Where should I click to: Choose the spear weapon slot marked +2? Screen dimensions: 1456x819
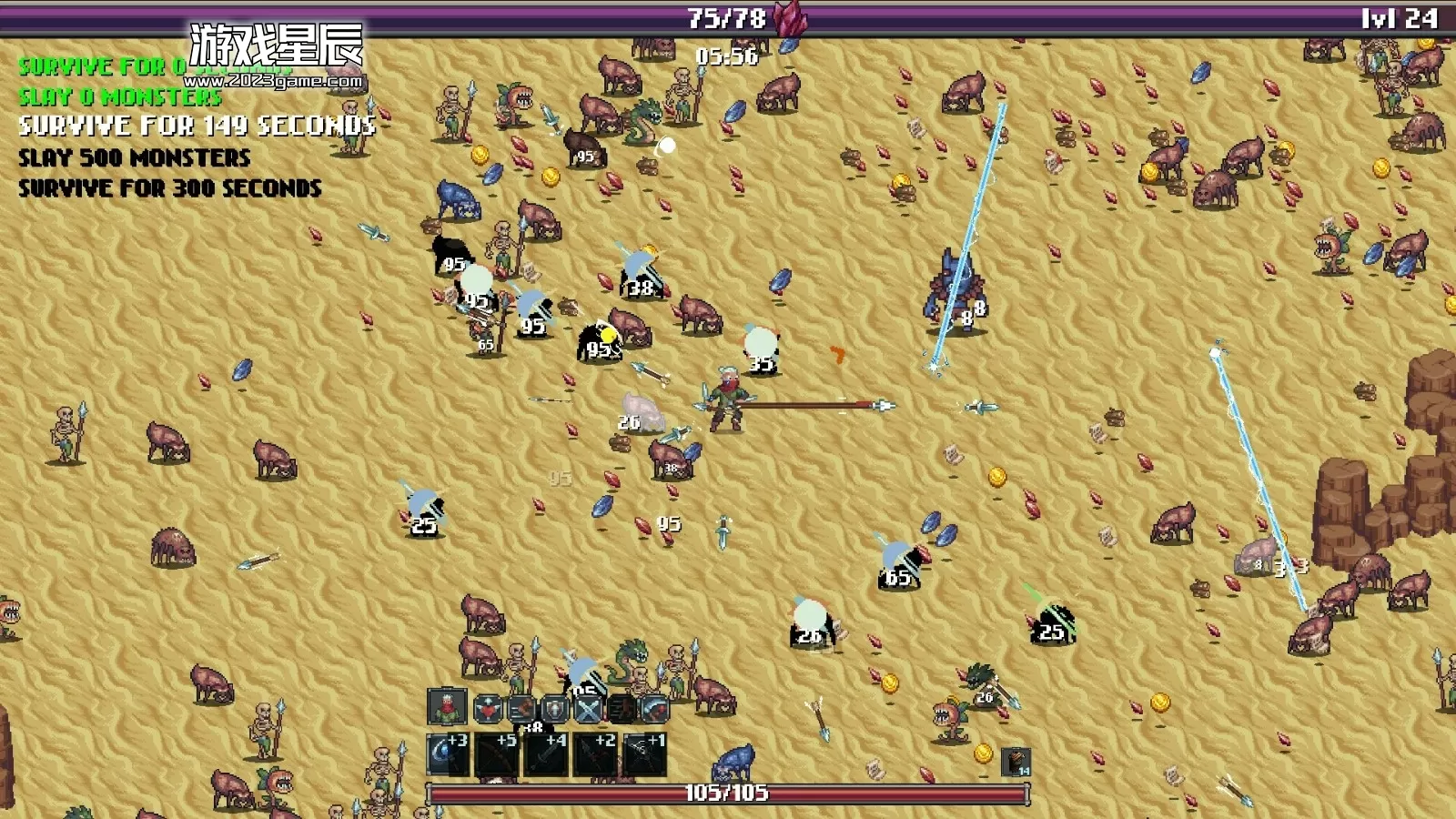click(596, 754)
